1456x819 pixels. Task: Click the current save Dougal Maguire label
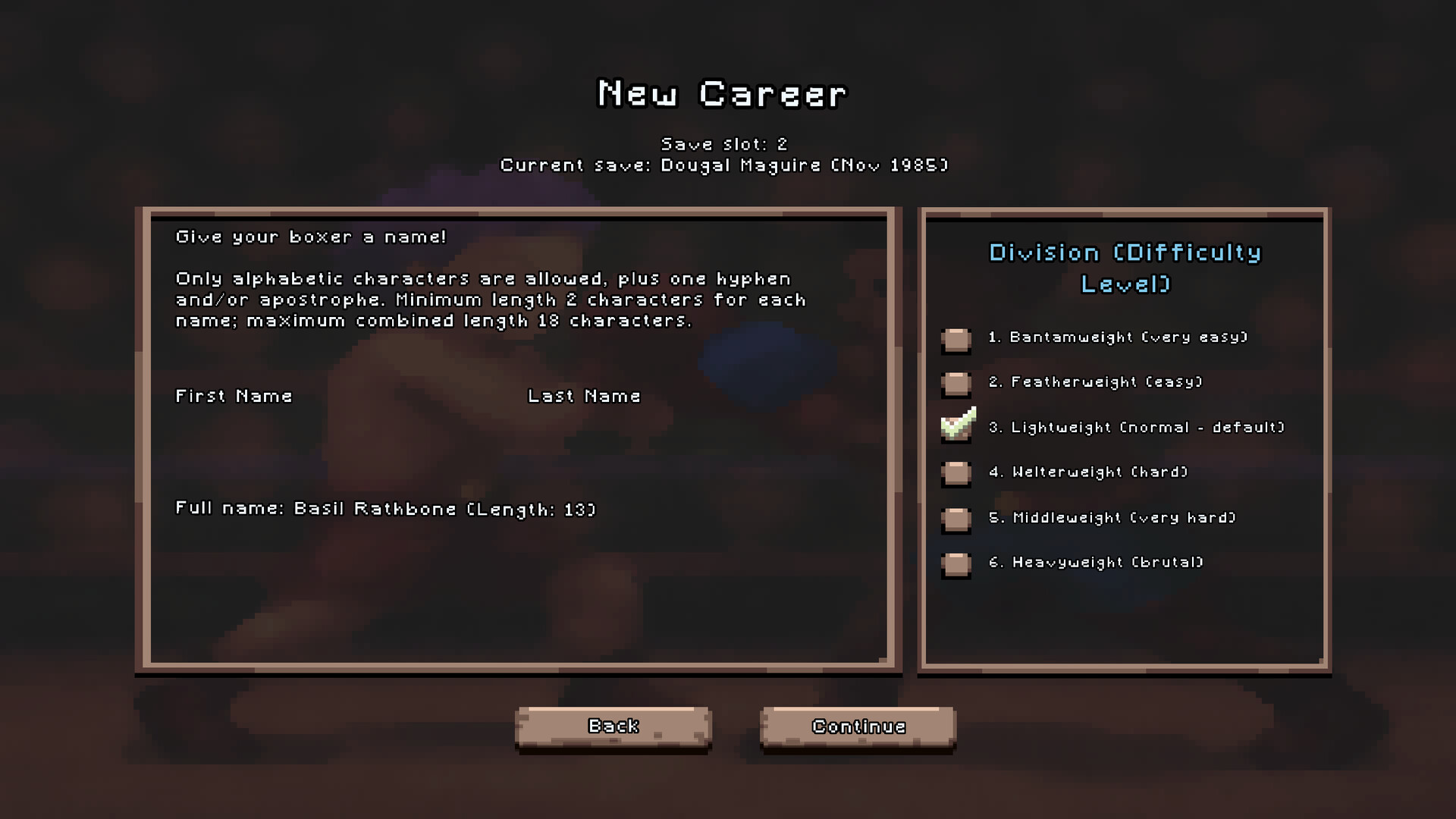725,165
